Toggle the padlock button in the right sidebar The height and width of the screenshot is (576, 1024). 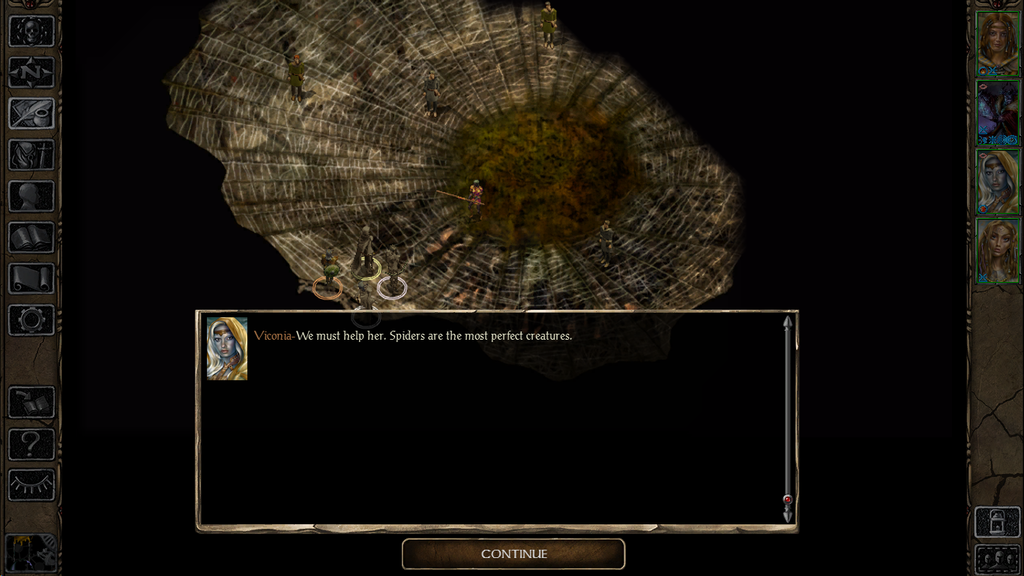tap(997, 523)
